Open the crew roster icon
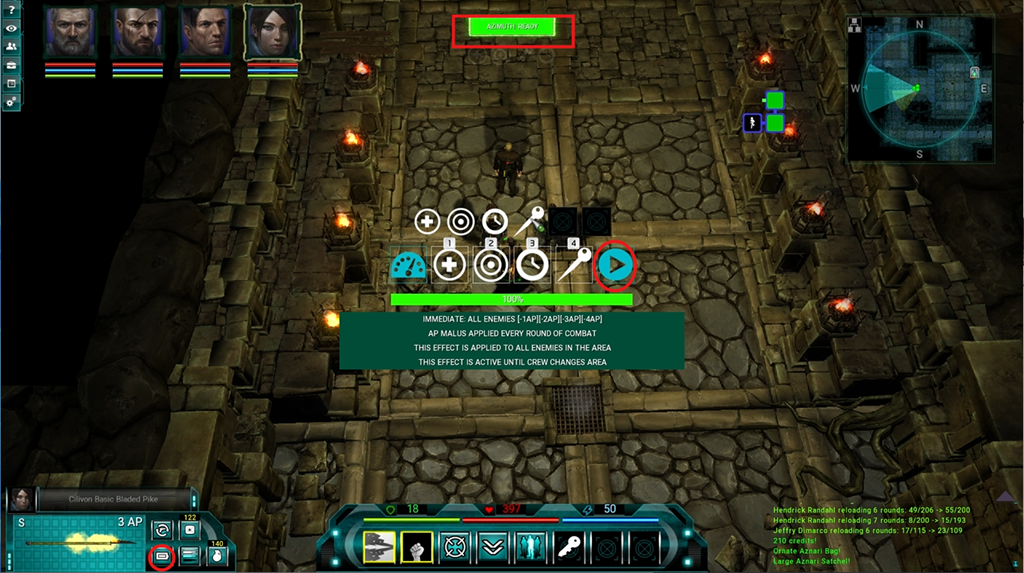Screen dimensions: 1024x573 11,47
